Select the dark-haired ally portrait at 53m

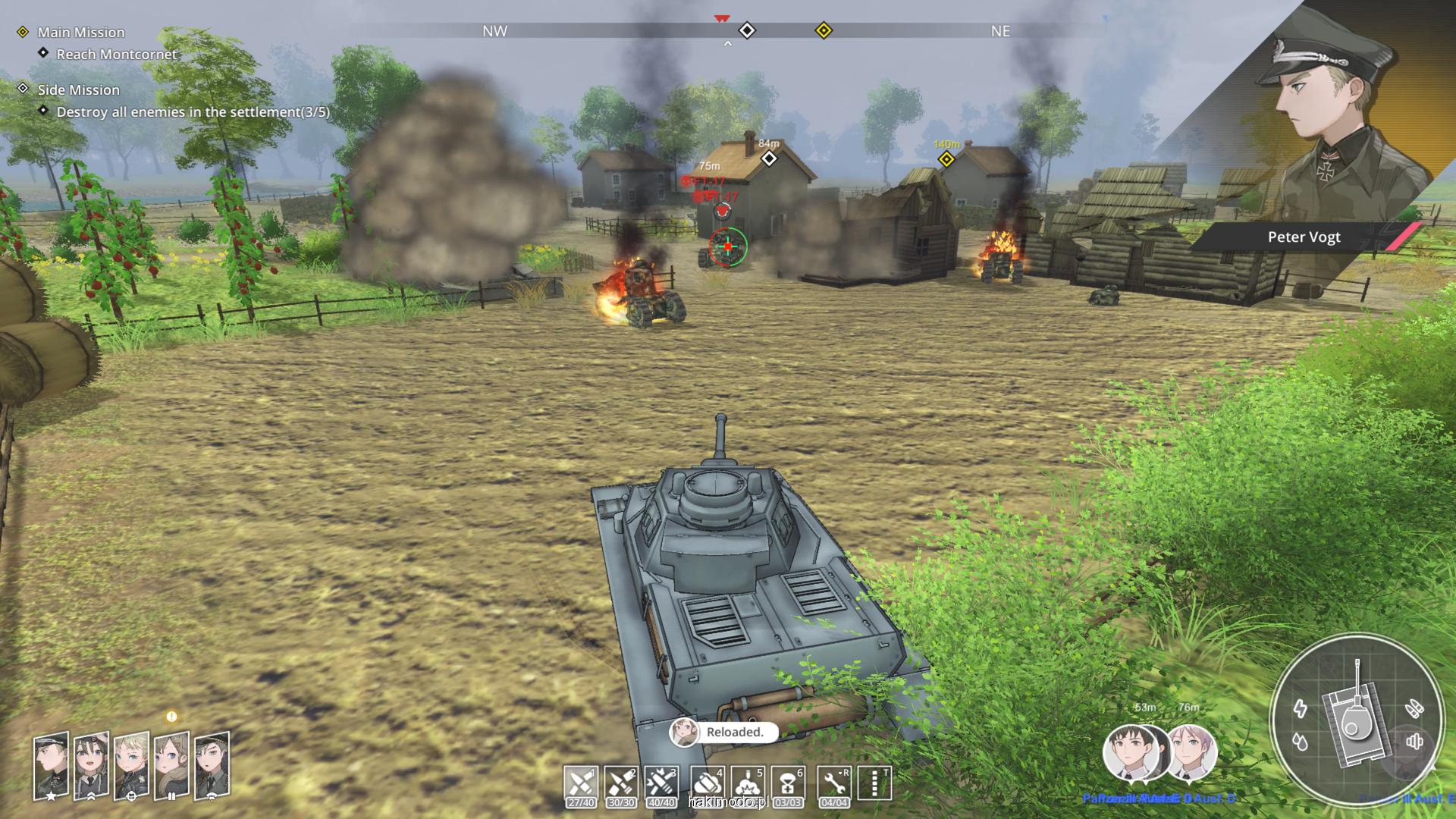1133,753
